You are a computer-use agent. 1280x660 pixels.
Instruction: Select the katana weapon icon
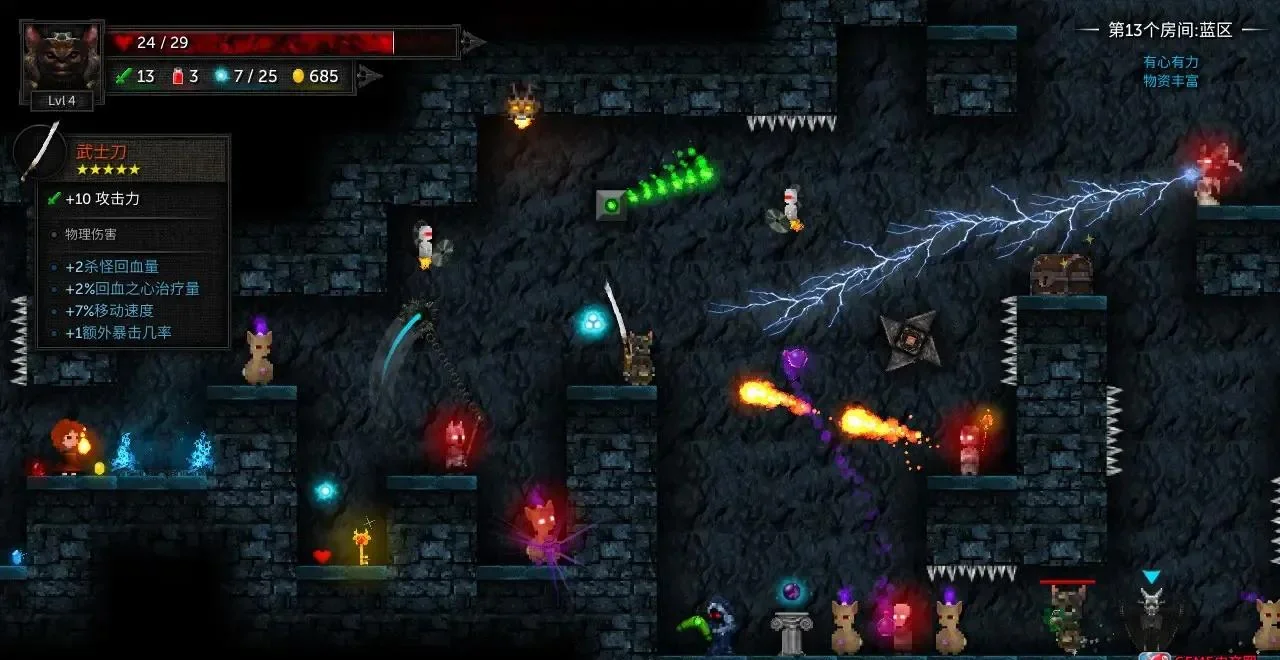(x=39, y=152)
